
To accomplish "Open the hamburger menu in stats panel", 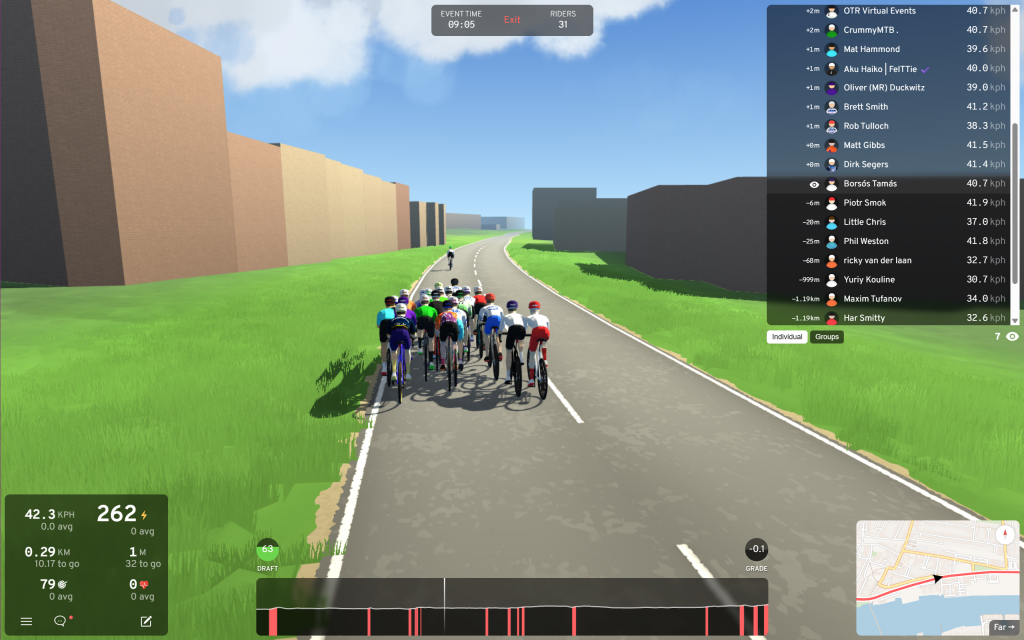I will 26,621.
